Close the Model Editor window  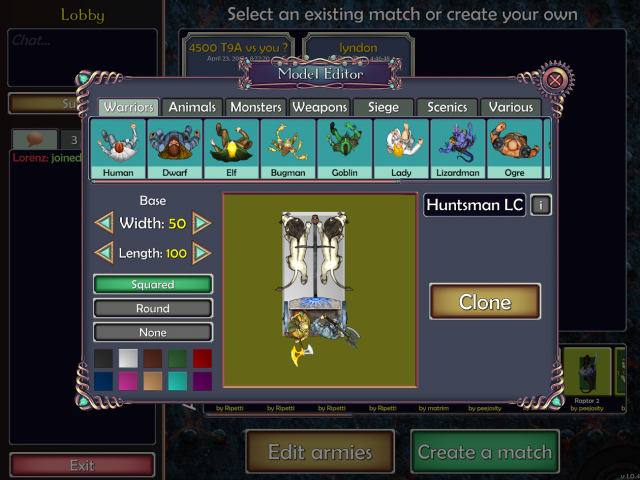(x=556, y=79)
